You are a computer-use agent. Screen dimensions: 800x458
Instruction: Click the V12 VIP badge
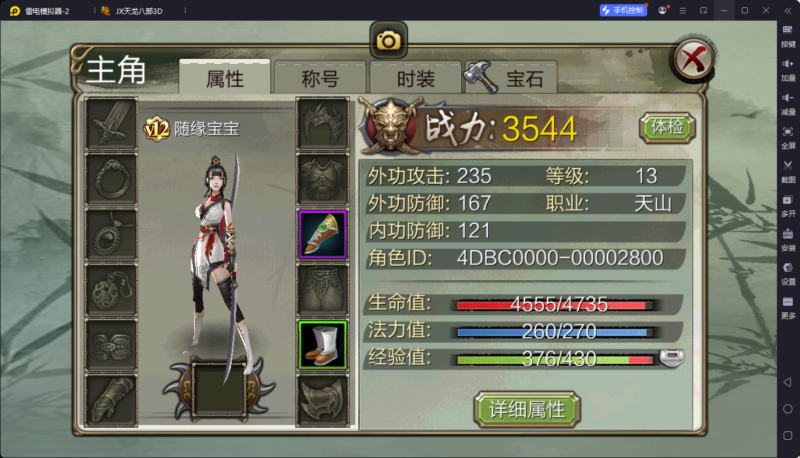click(157, 128)
